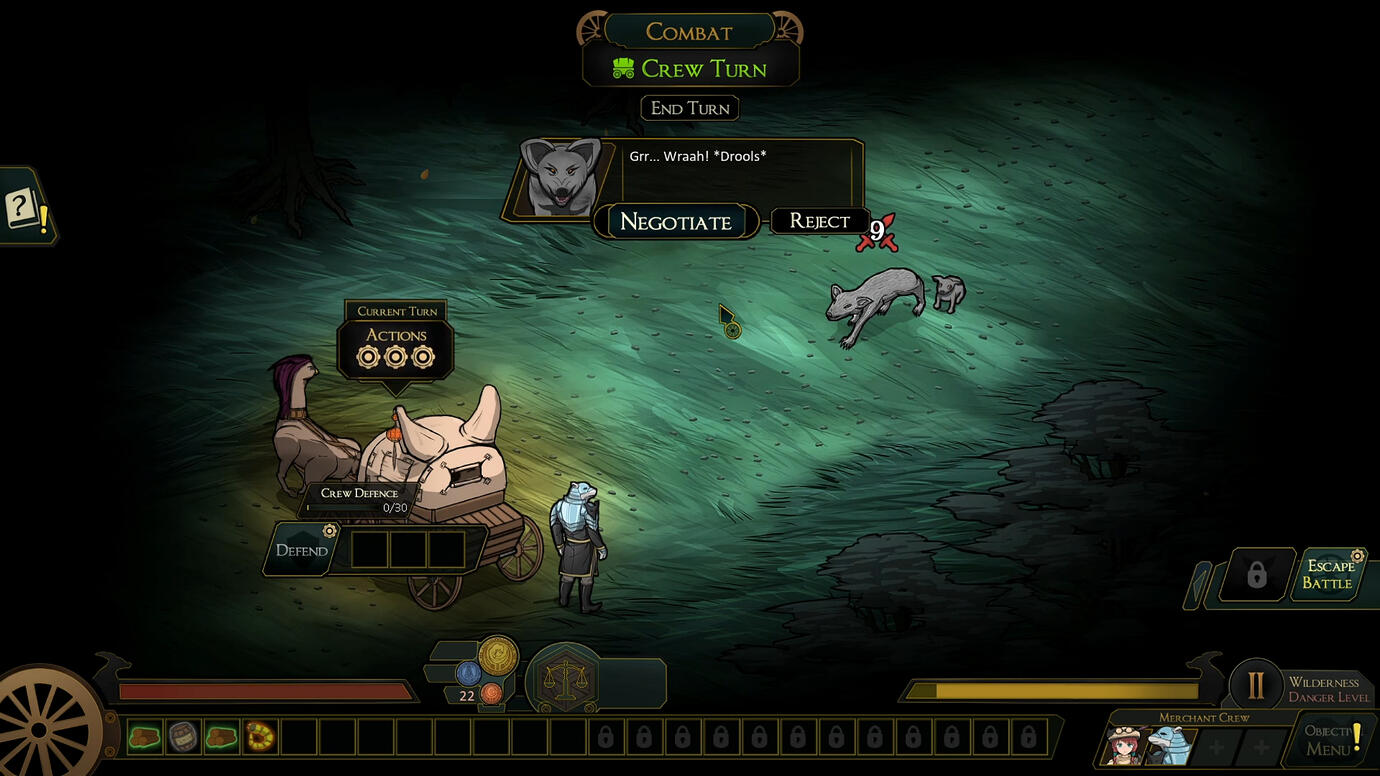Open the question-mark help book
The width and height of the screenshot is (1380, 776).
pos(24,209)
